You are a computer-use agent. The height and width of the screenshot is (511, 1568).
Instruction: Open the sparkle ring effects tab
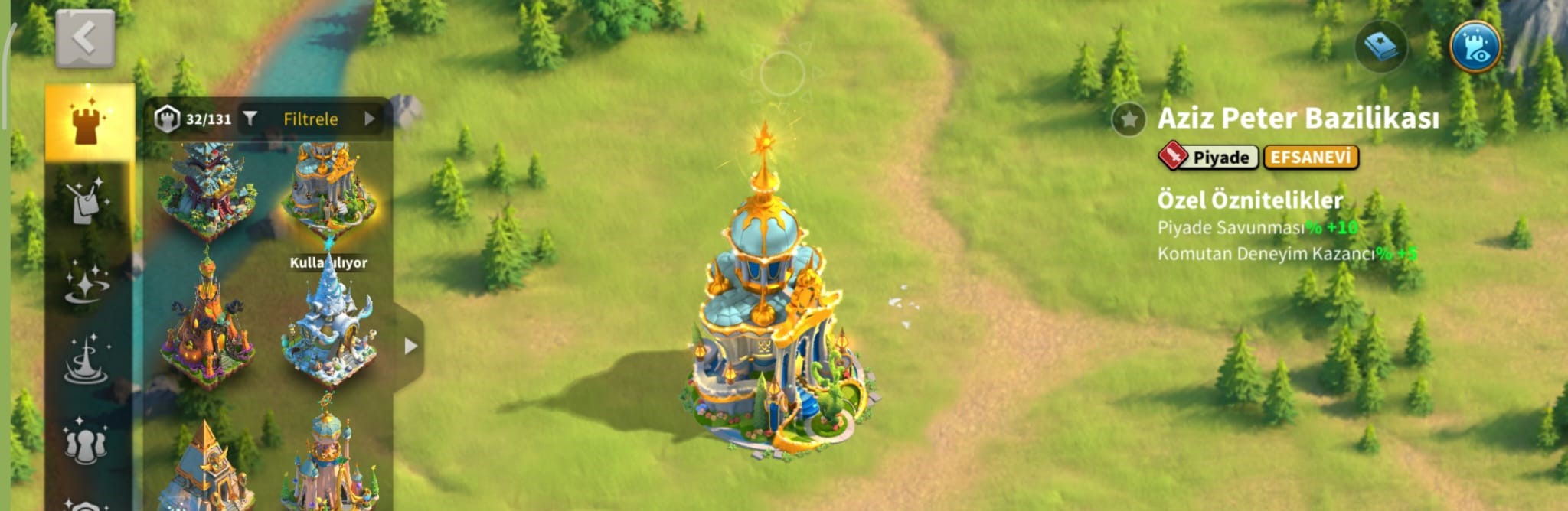[x=87, y=282]
